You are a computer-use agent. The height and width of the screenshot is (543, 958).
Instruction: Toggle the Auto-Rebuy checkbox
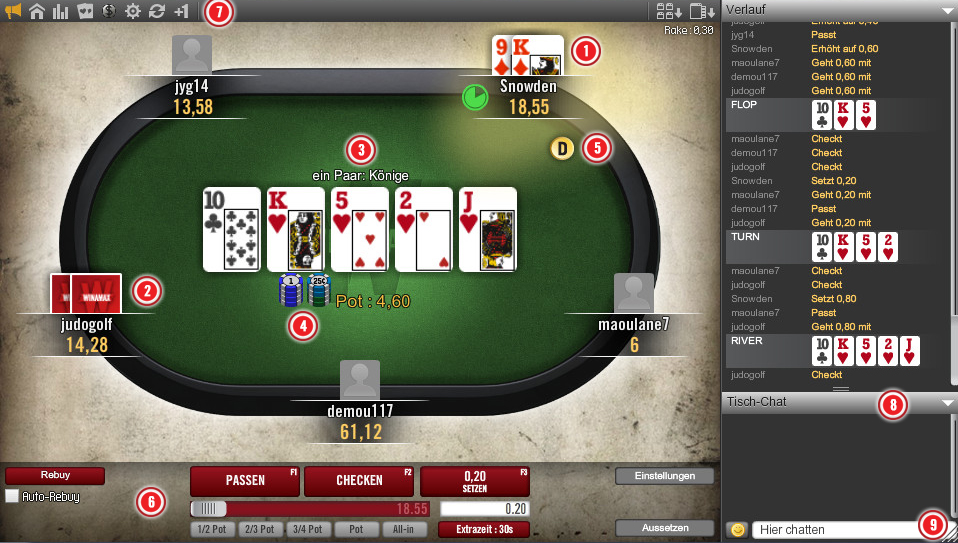(x=12, y=496)
